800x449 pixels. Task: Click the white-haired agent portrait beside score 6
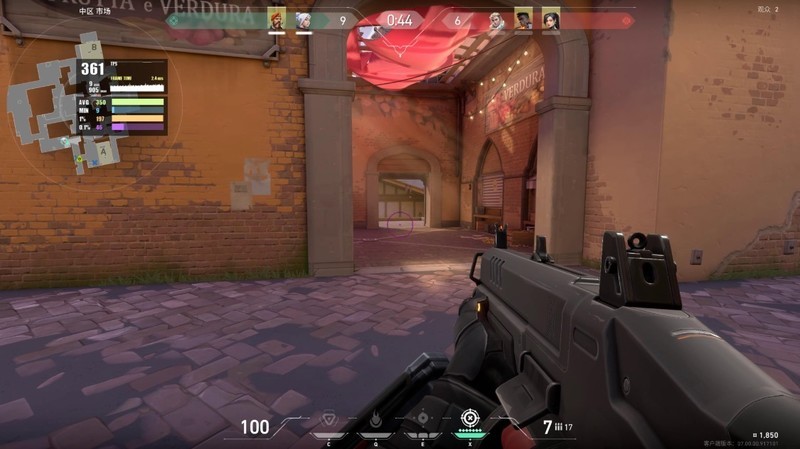point(497,19)
